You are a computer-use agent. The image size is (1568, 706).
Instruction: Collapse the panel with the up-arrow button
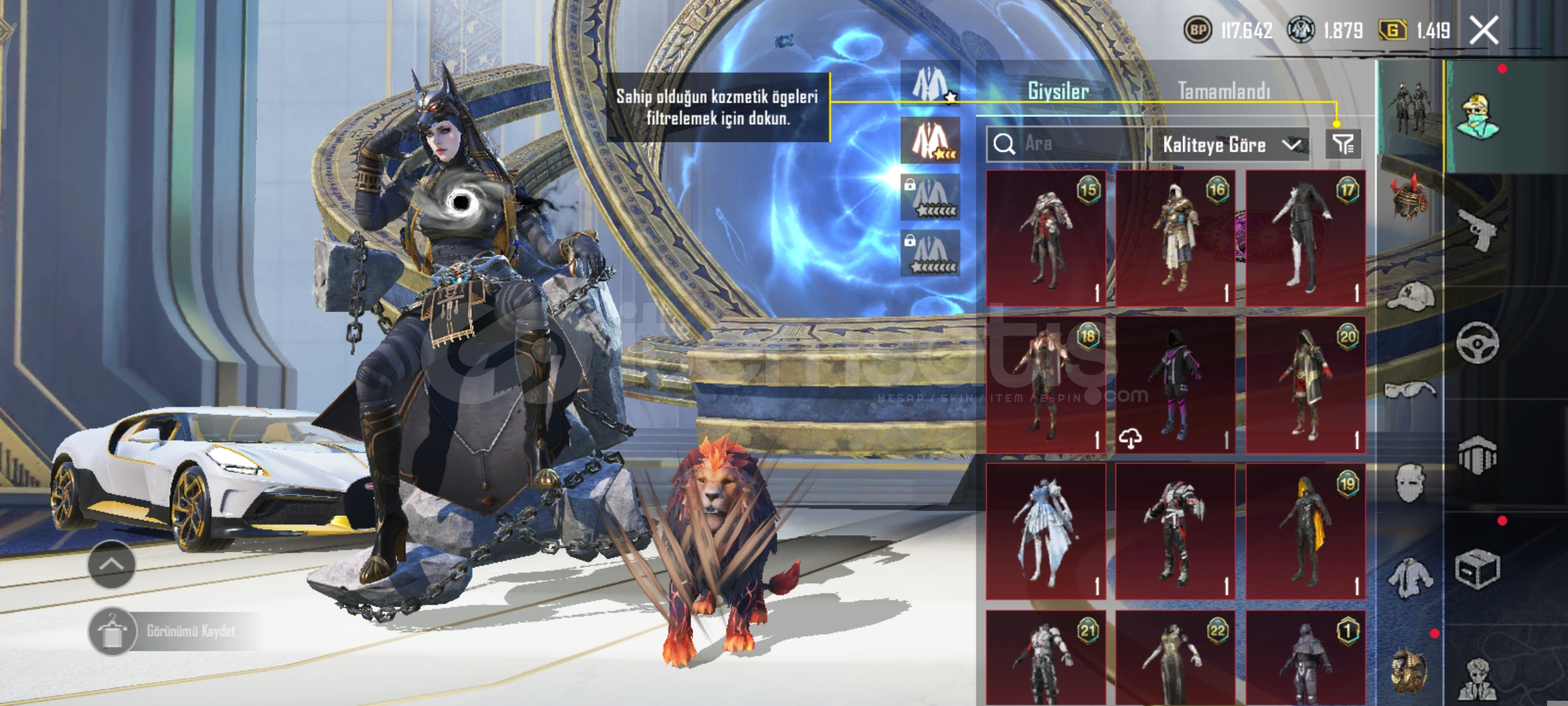coord(111,564)
